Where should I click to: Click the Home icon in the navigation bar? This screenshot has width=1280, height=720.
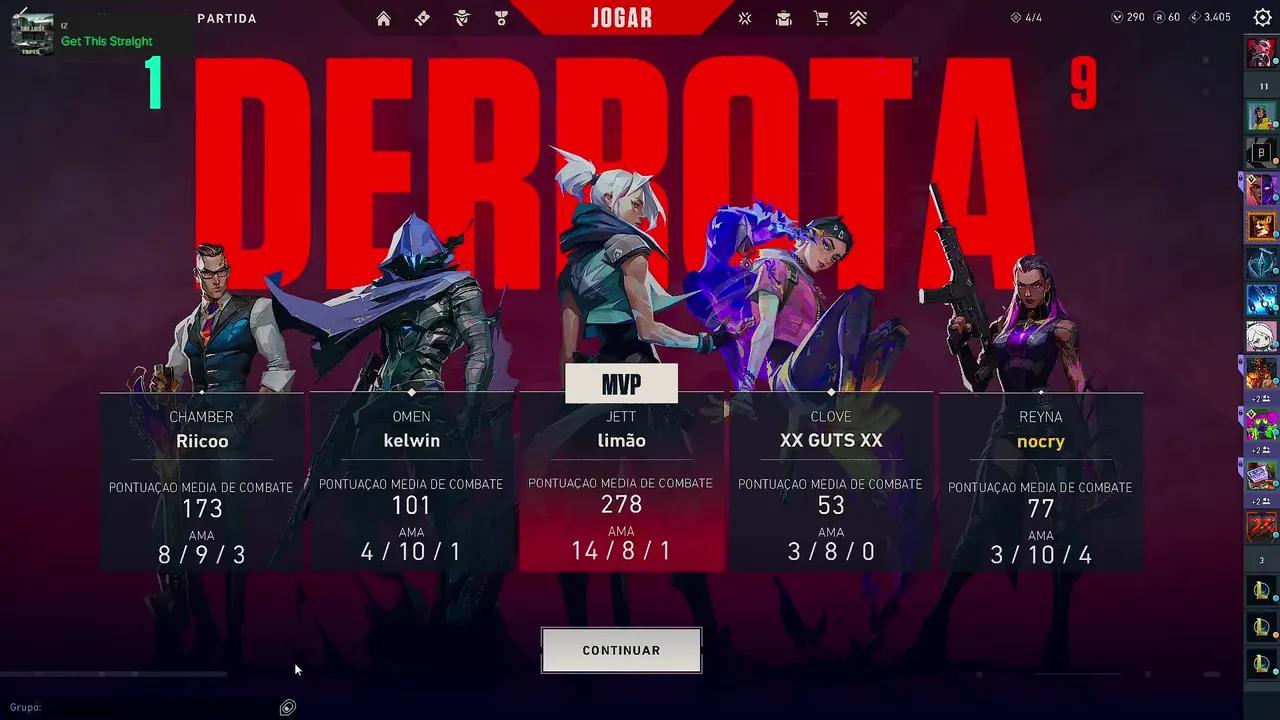click(x=383, y=18)
